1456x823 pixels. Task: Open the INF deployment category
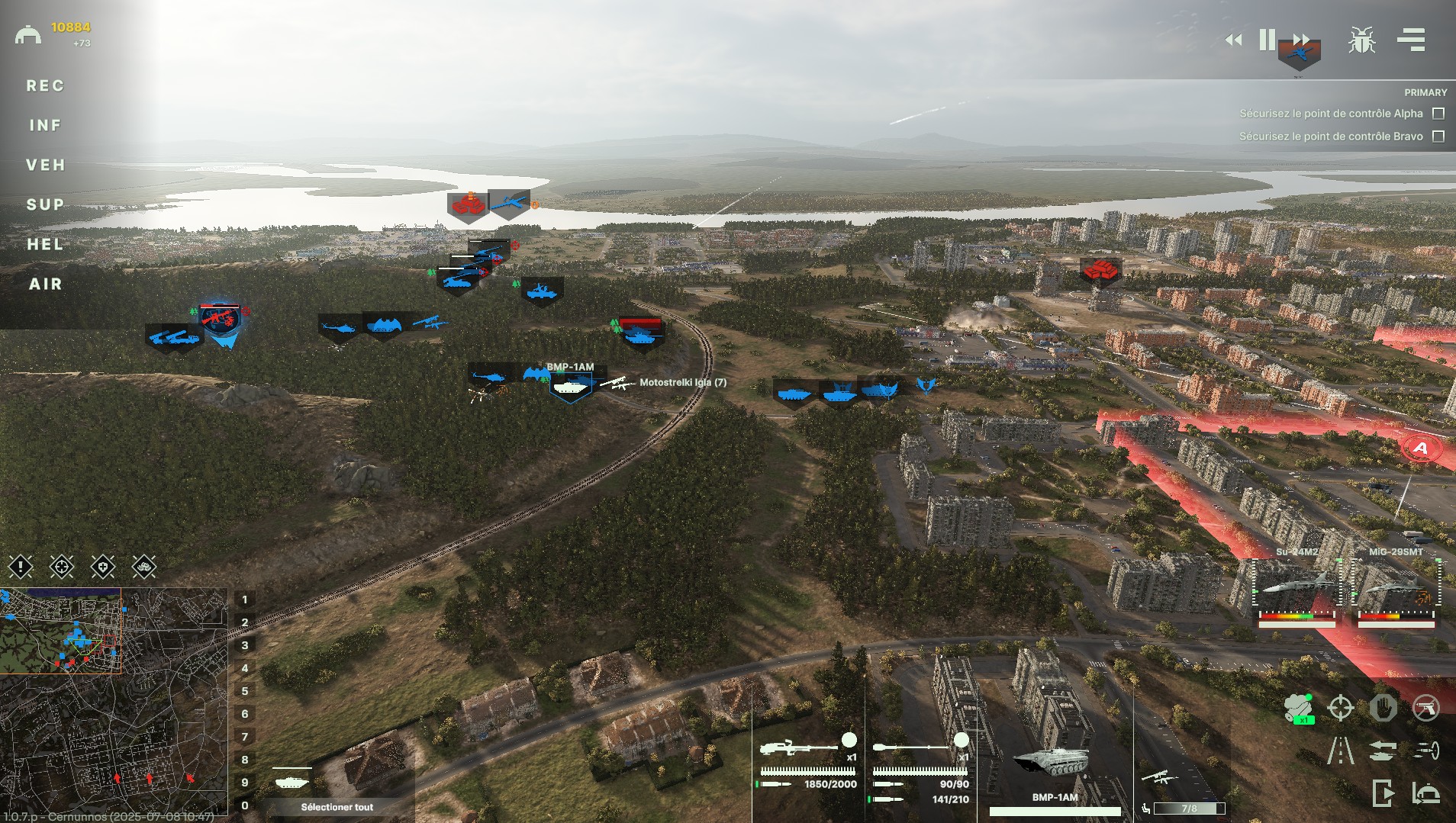point(45,125)
